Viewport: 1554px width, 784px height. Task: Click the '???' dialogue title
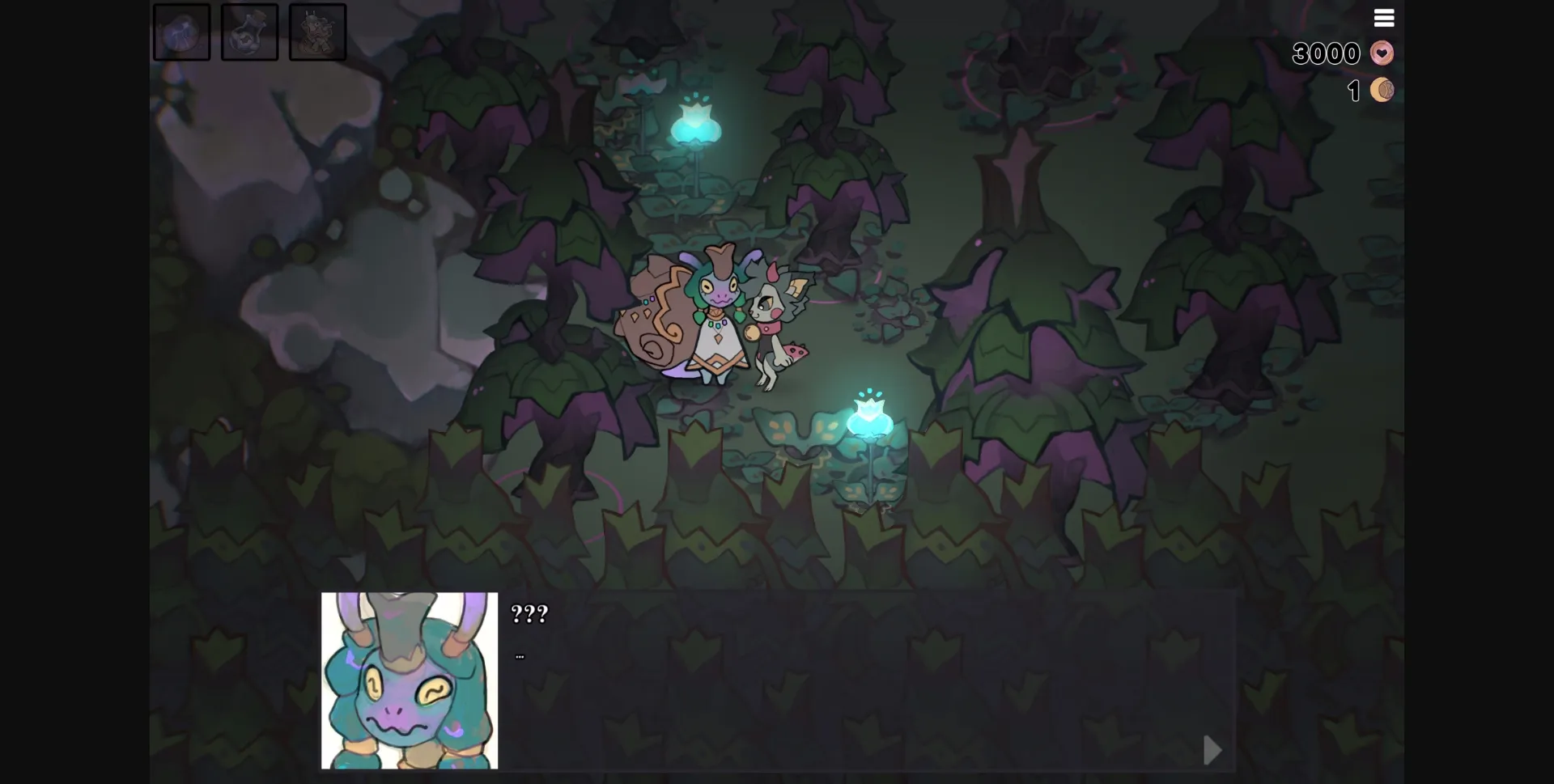[x=528, y=614]
